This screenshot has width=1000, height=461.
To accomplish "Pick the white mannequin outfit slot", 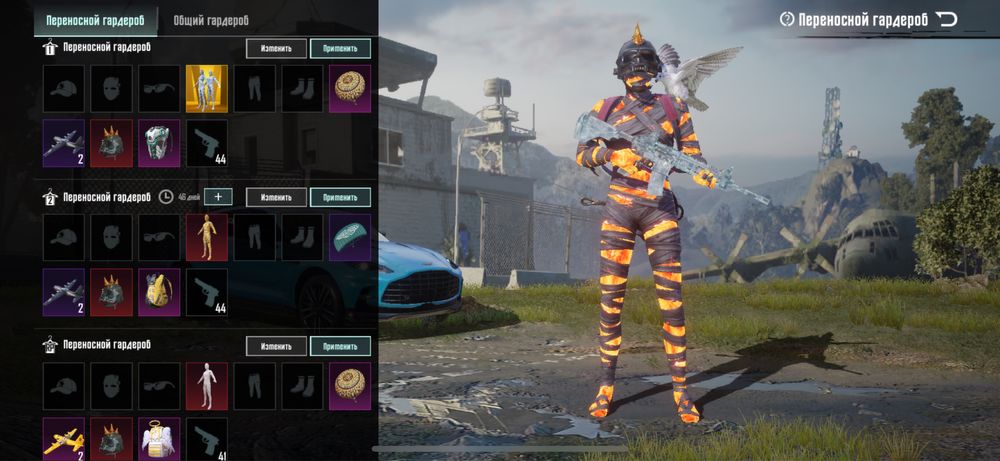I will click(x=207, y=386).
